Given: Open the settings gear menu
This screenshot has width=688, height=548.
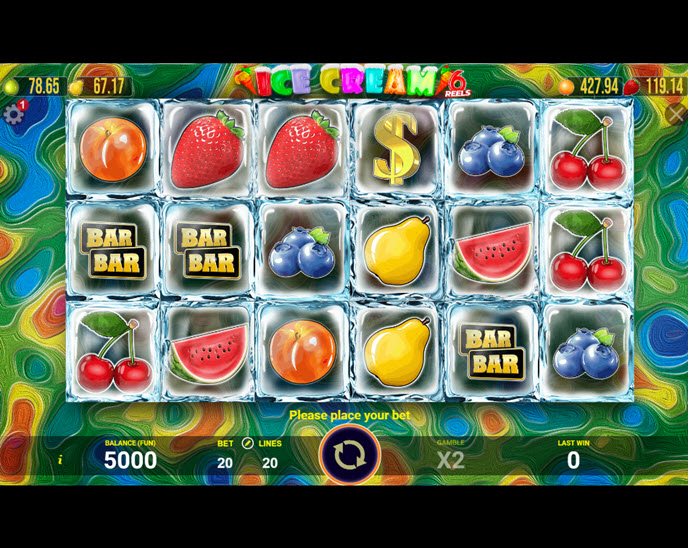Looking at the screenshot, I should (13, 114).
